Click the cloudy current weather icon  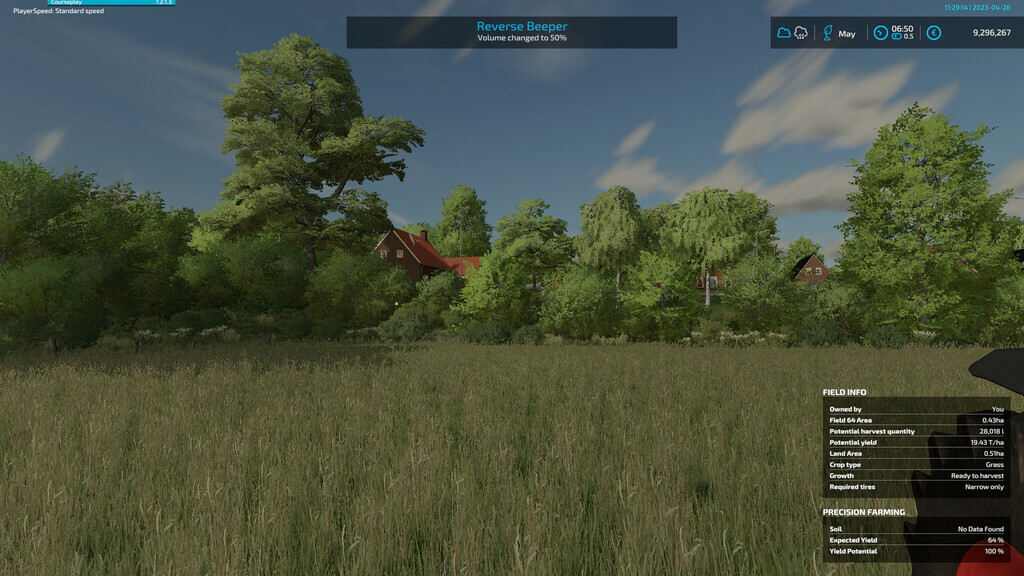coord(784,33)
